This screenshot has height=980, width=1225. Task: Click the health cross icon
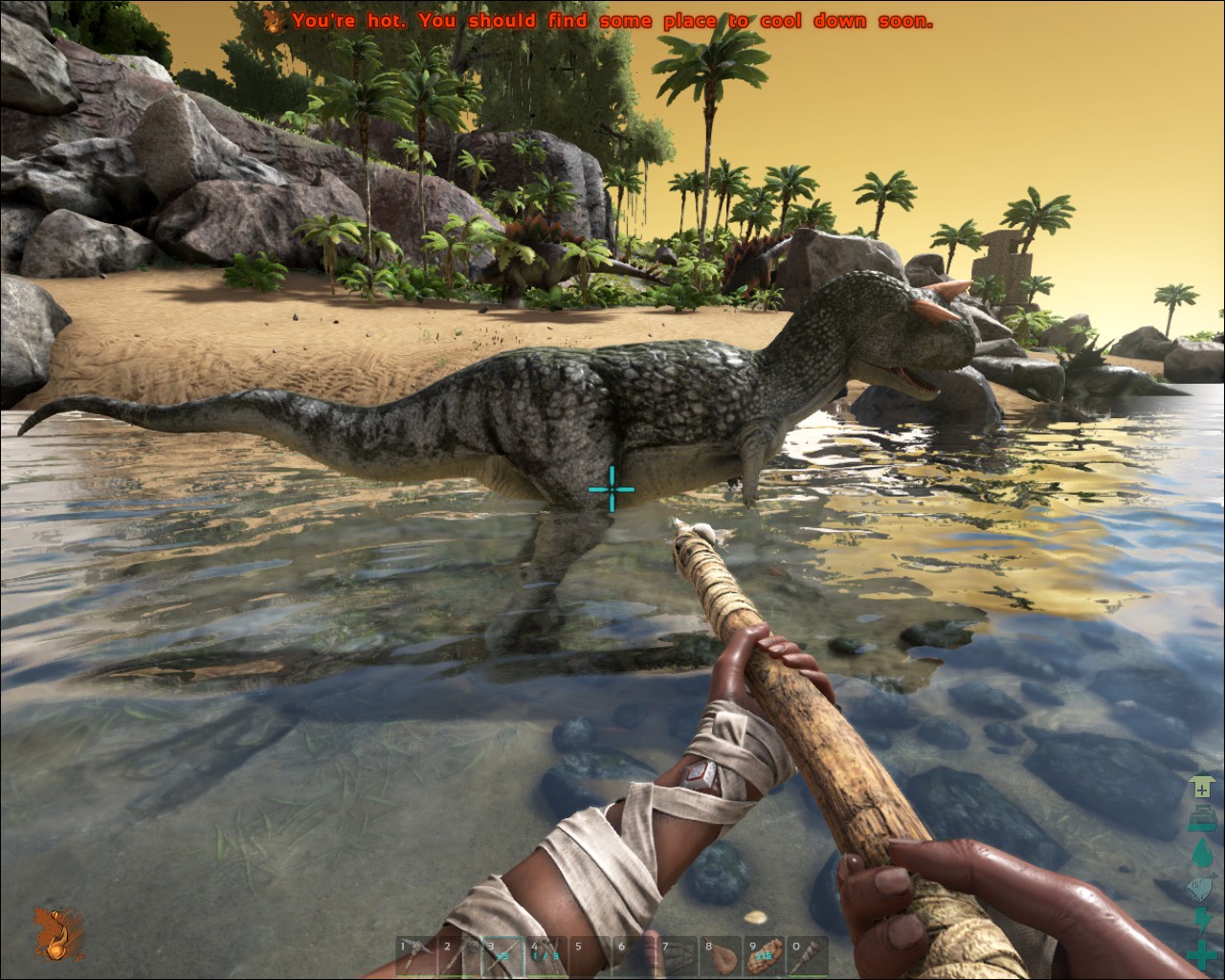[x=1203, y=954]
